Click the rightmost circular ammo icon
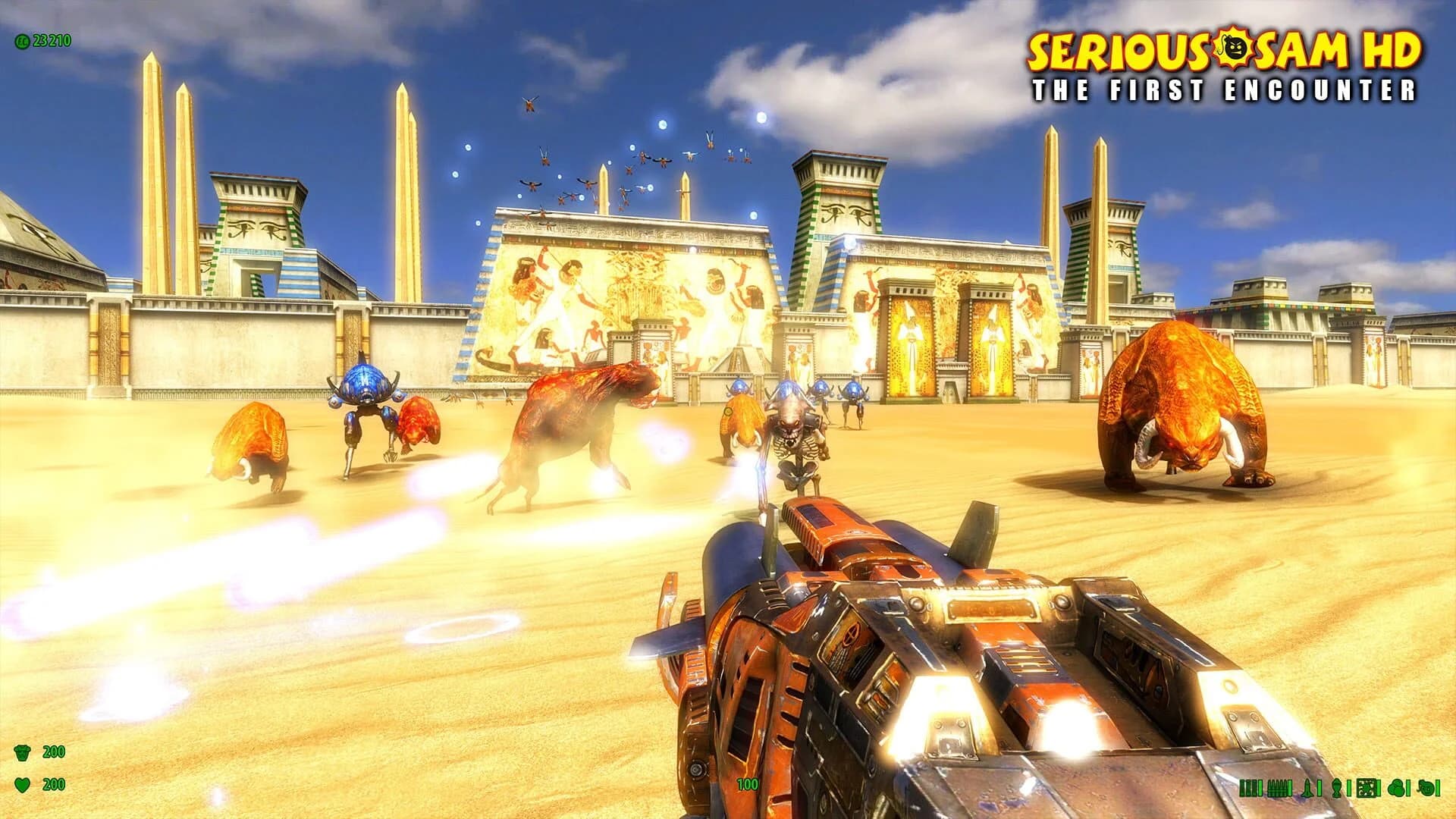Viewport: 1456px width, 819px height. point(1426,787)
